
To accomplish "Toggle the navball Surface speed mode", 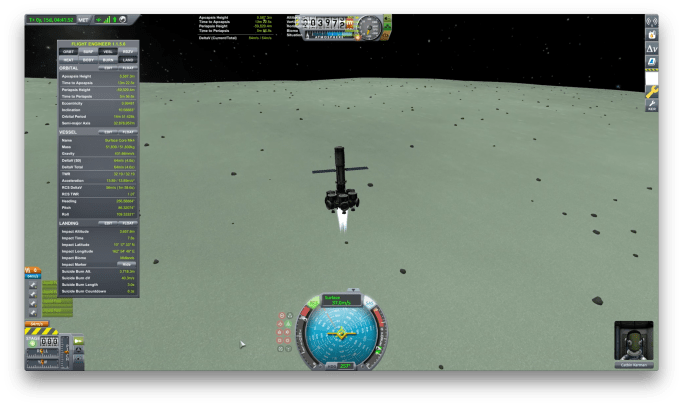I will (x=341, y=299).
